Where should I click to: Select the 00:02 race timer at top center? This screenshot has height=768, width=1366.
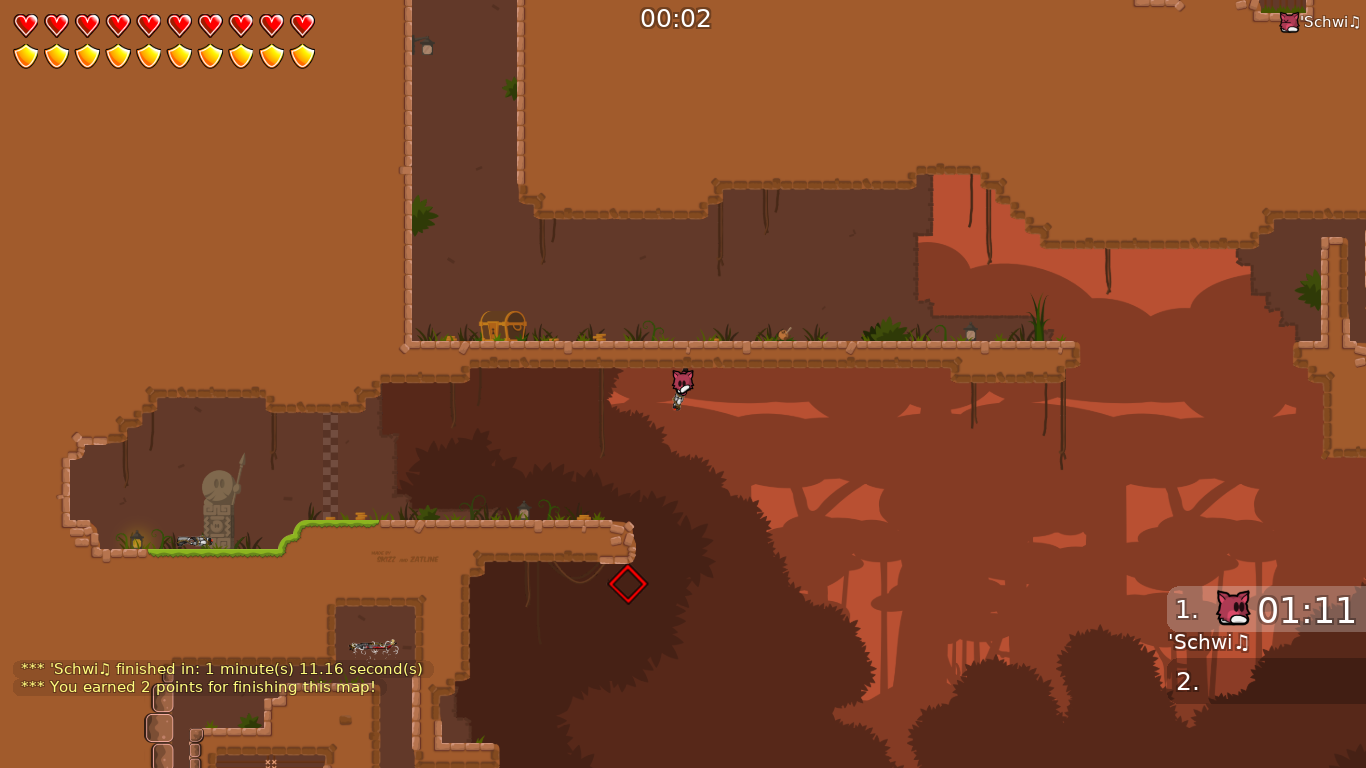[x=676, y=18]
